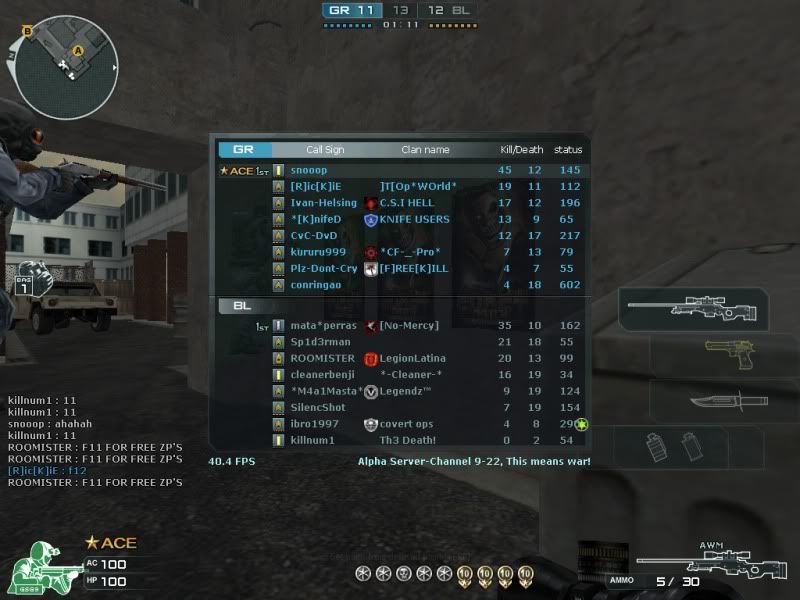Choose conringao's scoreboard row
Image resolution: width=800 pixels, height=600 pixels.
click(x=400, y=284)
